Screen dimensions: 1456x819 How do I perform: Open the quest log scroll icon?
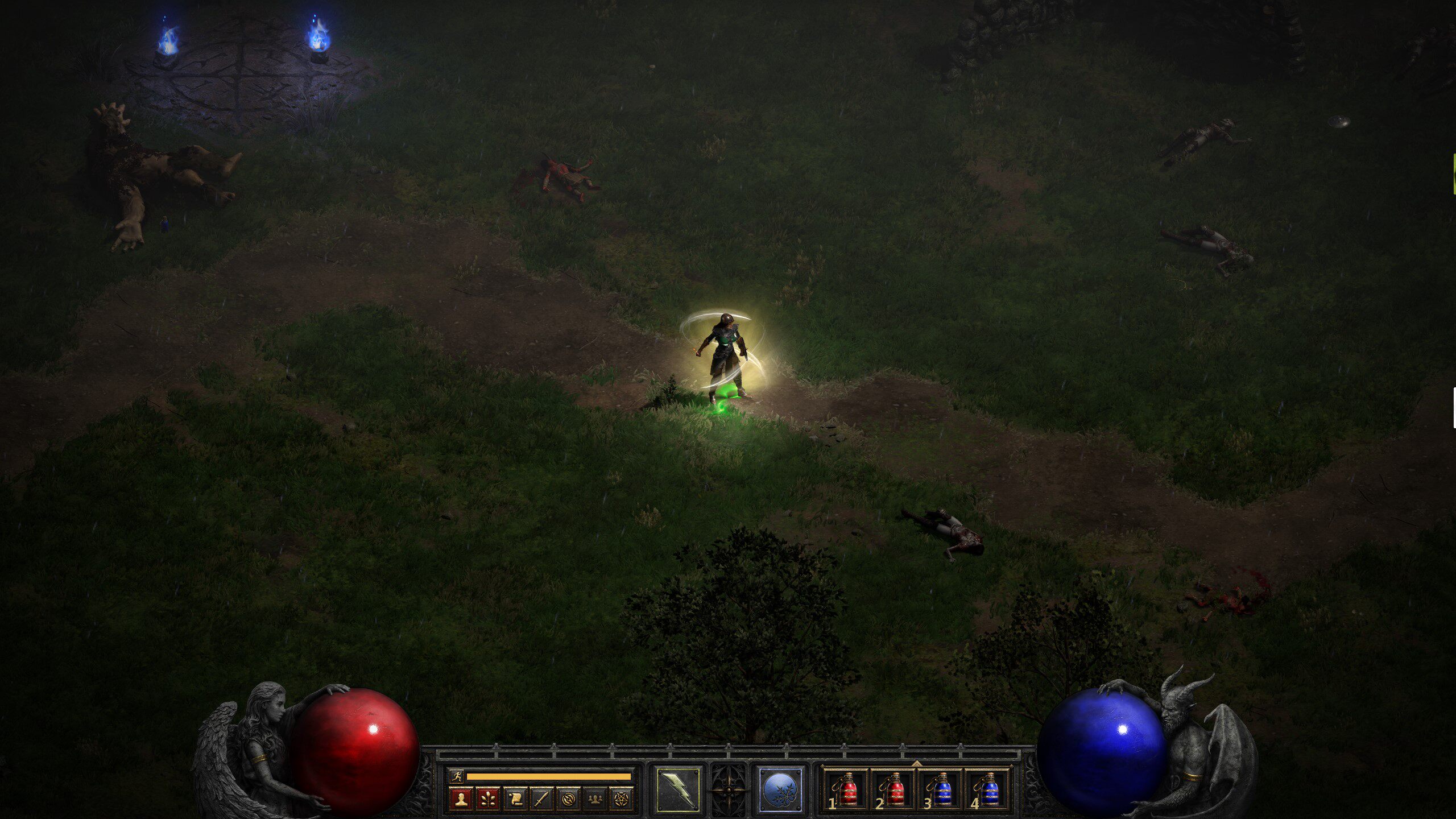[x=515, y=799]
